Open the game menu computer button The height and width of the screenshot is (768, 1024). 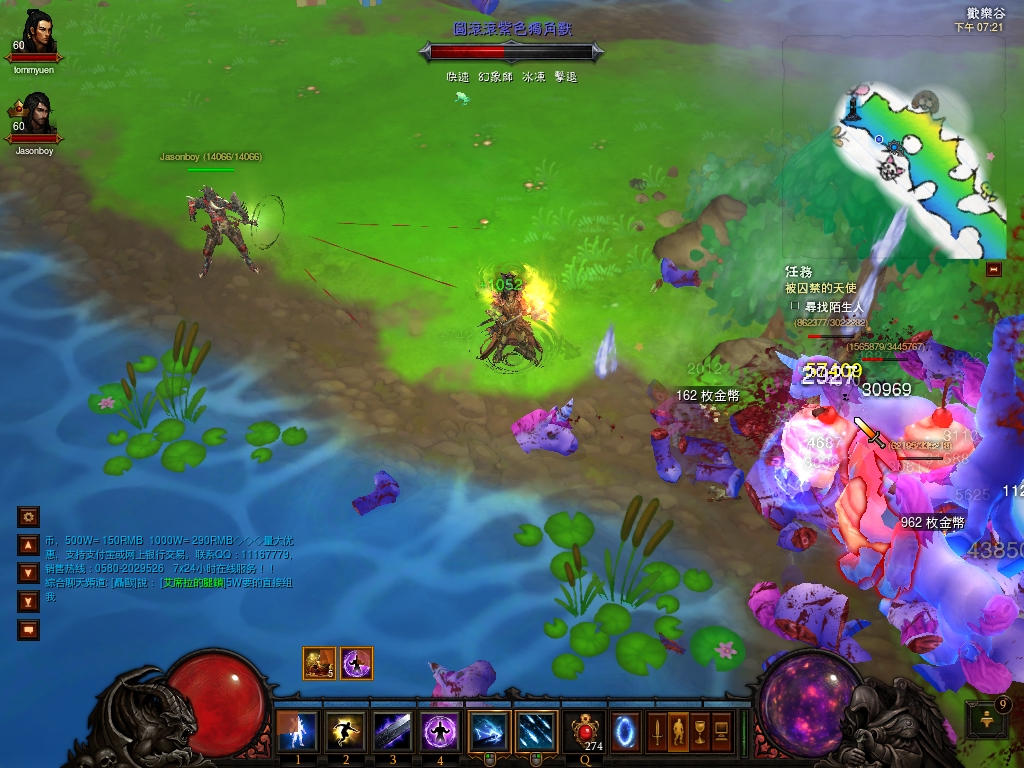point(721,731)
